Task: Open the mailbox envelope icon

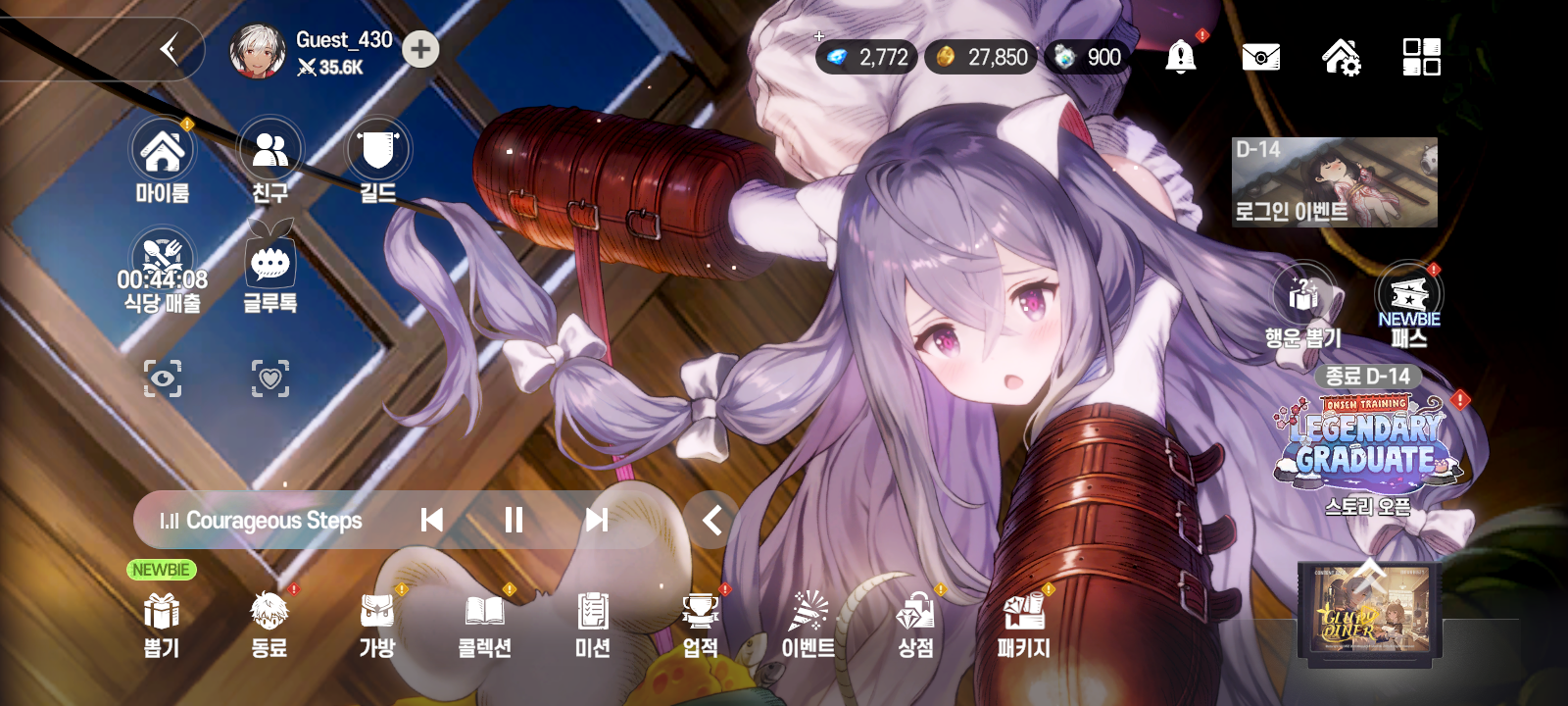Action: (x=1260, y=57)
